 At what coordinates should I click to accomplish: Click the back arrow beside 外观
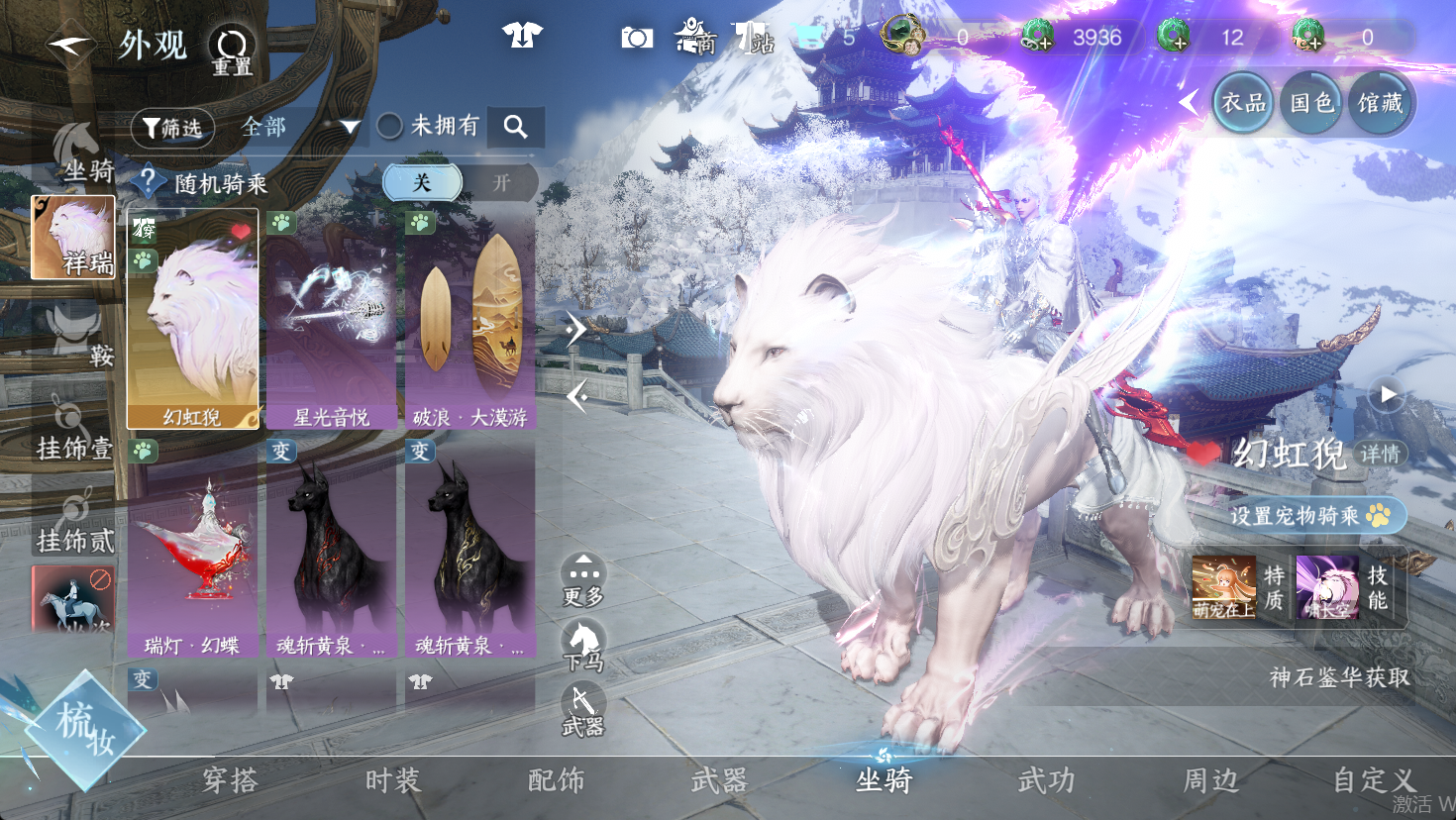(x=69, y=44)
